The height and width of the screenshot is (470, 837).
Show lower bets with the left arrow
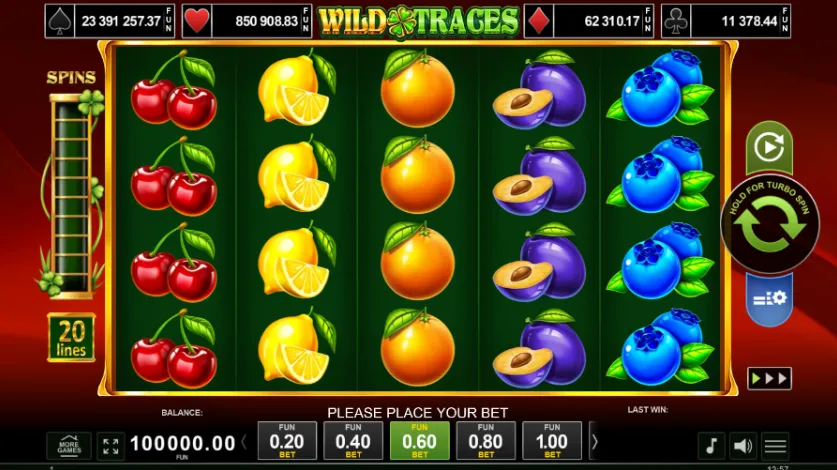click(x=244, y=441)
